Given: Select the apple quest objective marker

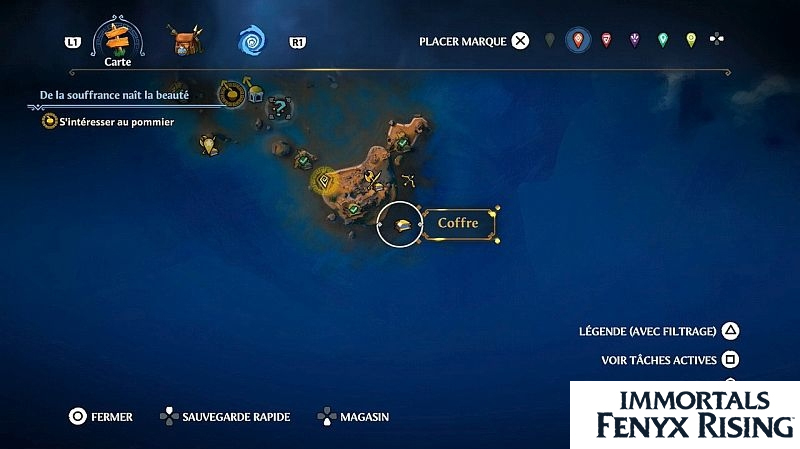Looking at the screenshot, I should pos(232,94).
